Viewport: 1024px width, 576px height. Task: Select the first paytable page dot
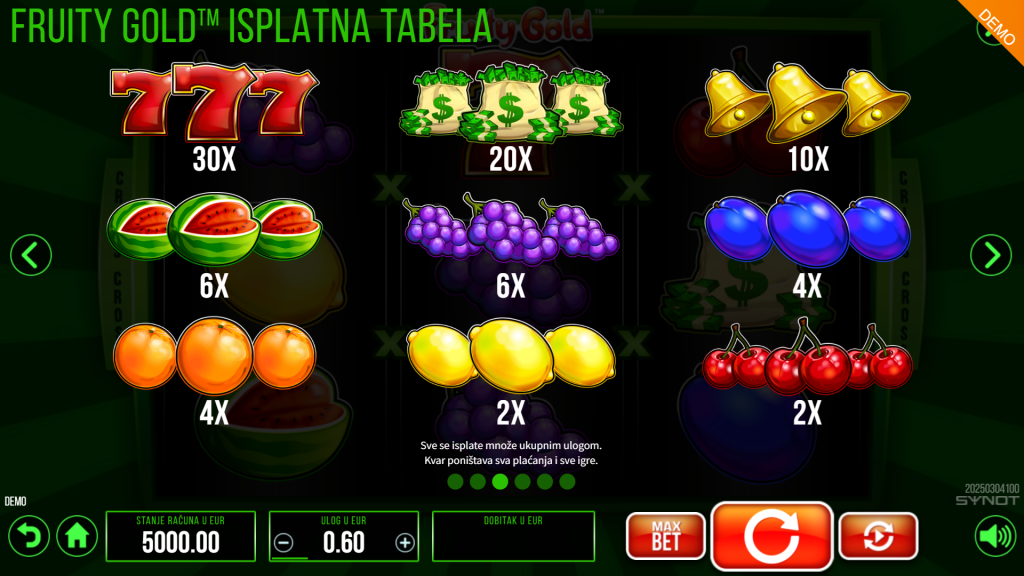point(455,482)
